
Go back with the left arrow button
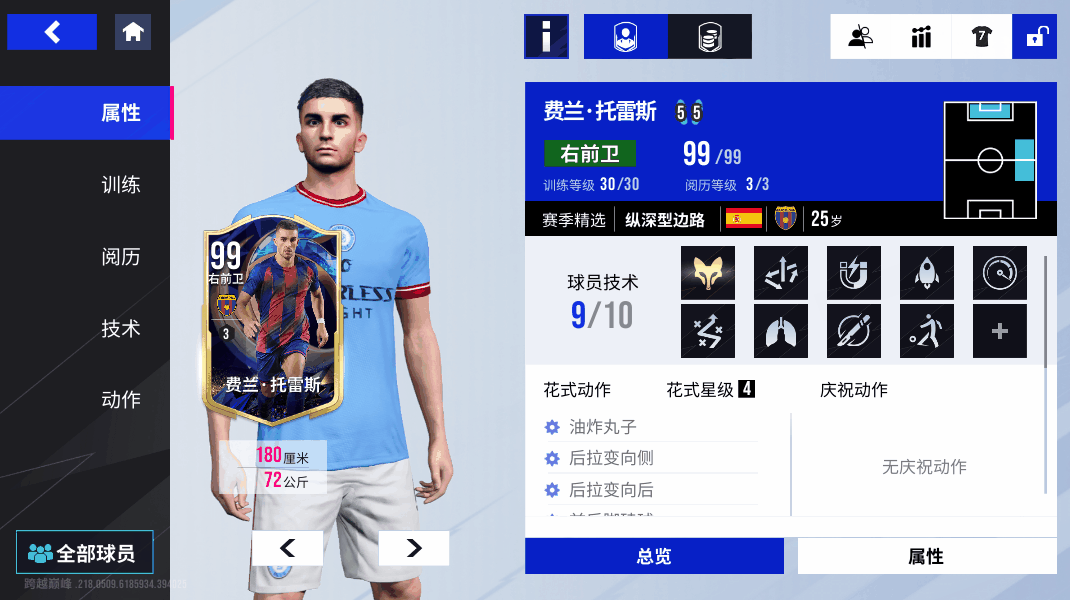(x=52, y=32)
